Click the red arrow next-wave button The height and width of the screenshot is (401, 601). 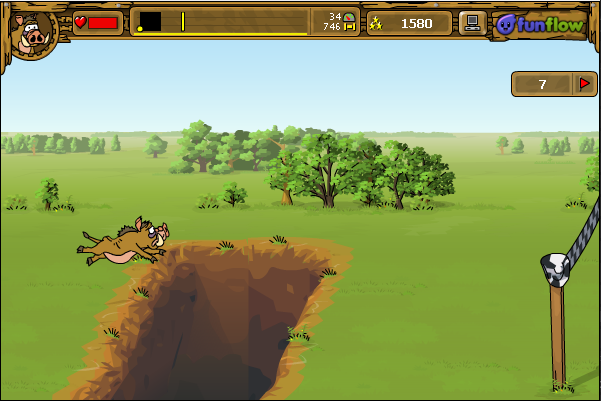point(585,84)
